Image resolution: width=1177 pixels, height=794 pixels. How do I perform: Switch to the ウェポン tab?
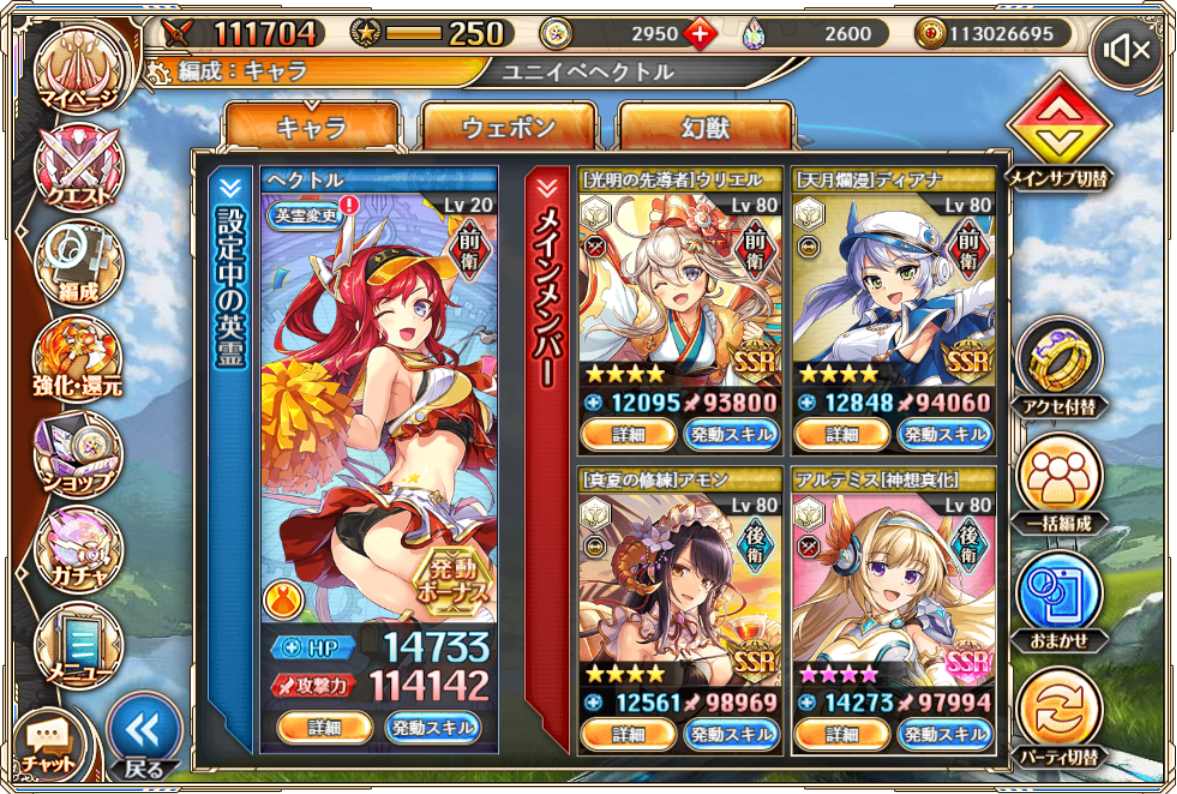508,127
